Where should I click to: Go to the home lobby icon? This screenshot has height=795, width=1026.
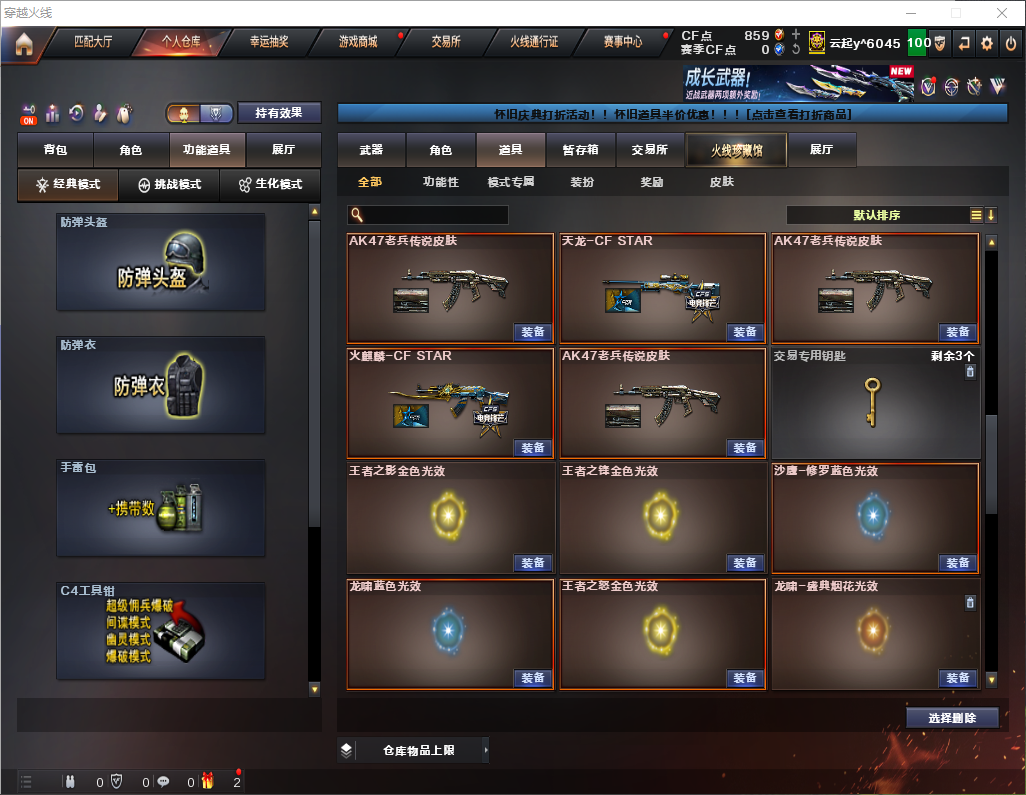24,43
